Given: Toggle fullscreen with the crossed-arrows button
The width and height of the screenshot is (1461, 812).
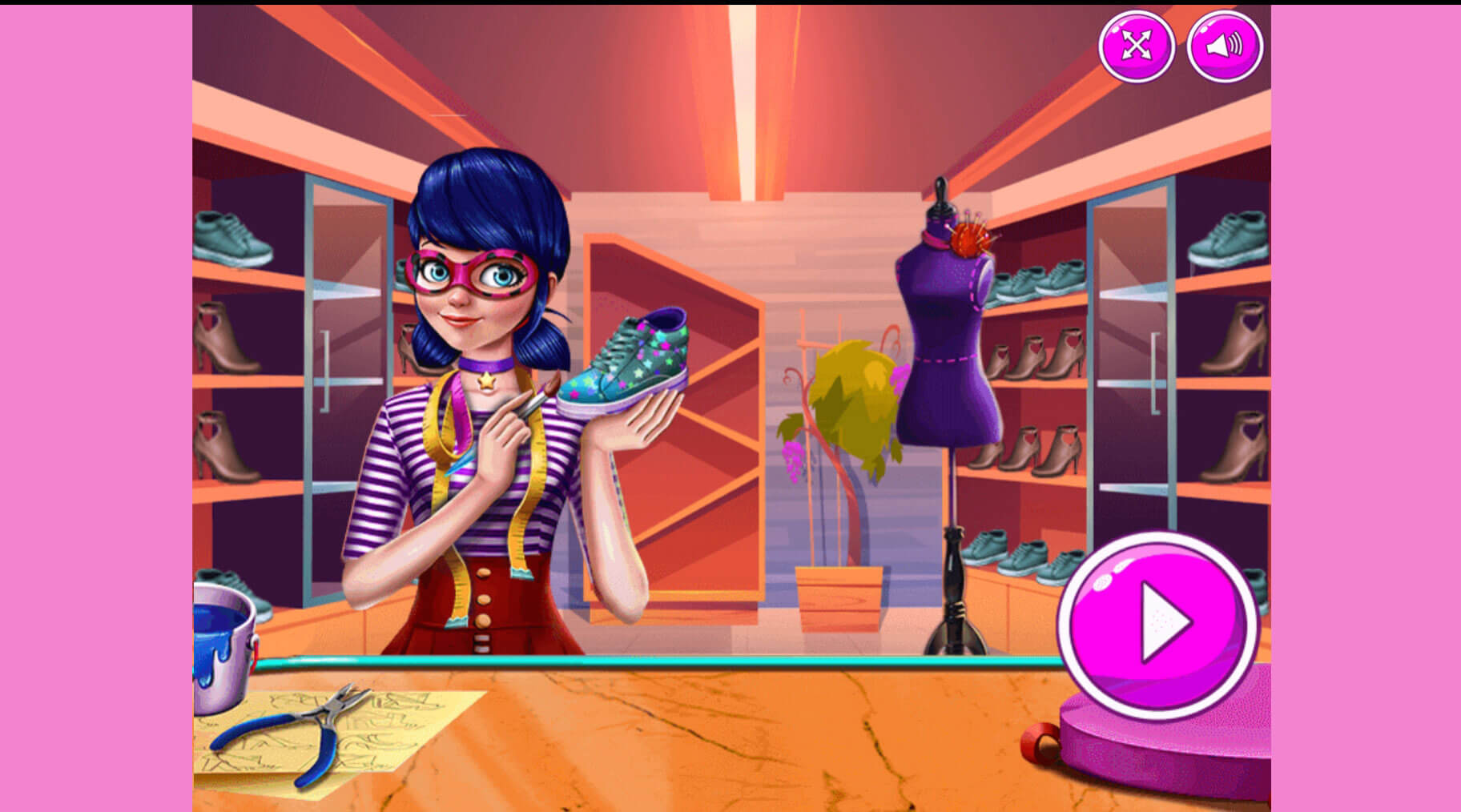Looking at the screenshot, I should pyautogui.click(x=1136, y=46).
